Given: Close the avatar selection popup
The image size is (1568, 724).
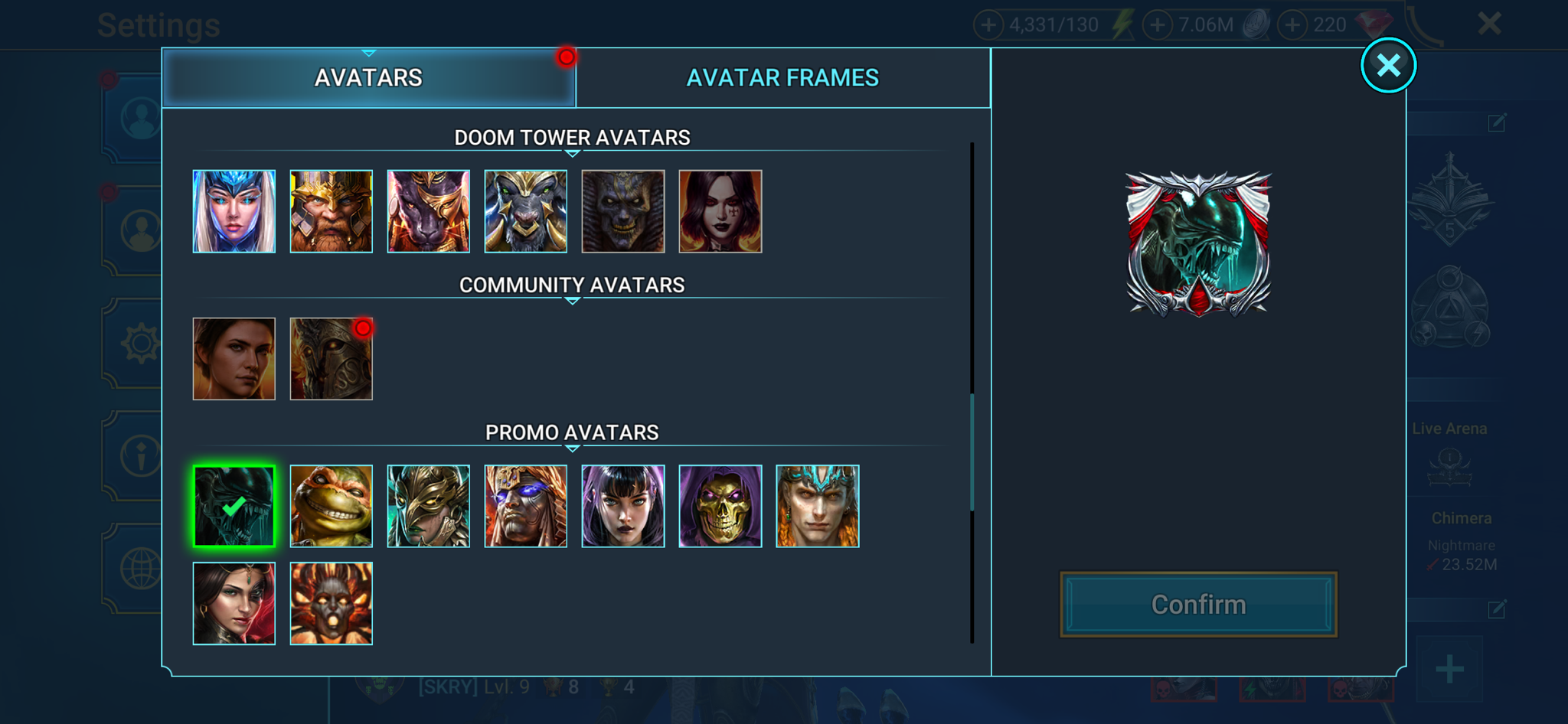Looking at the screenshot, I should (x=1388, y=66).
